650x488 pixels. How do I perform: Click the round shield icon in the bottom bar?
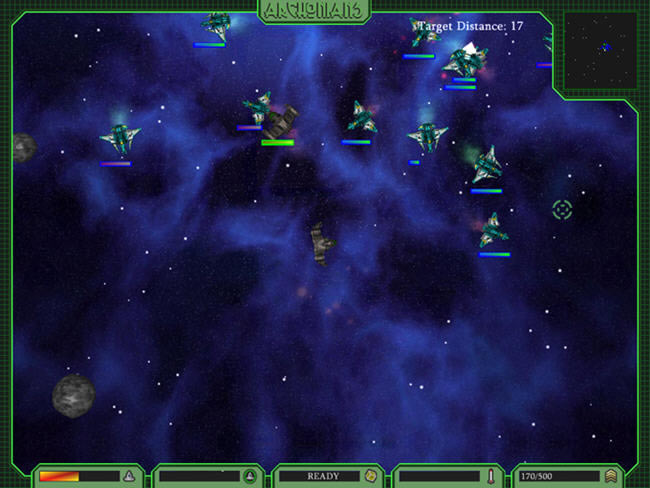pos(250,476)
